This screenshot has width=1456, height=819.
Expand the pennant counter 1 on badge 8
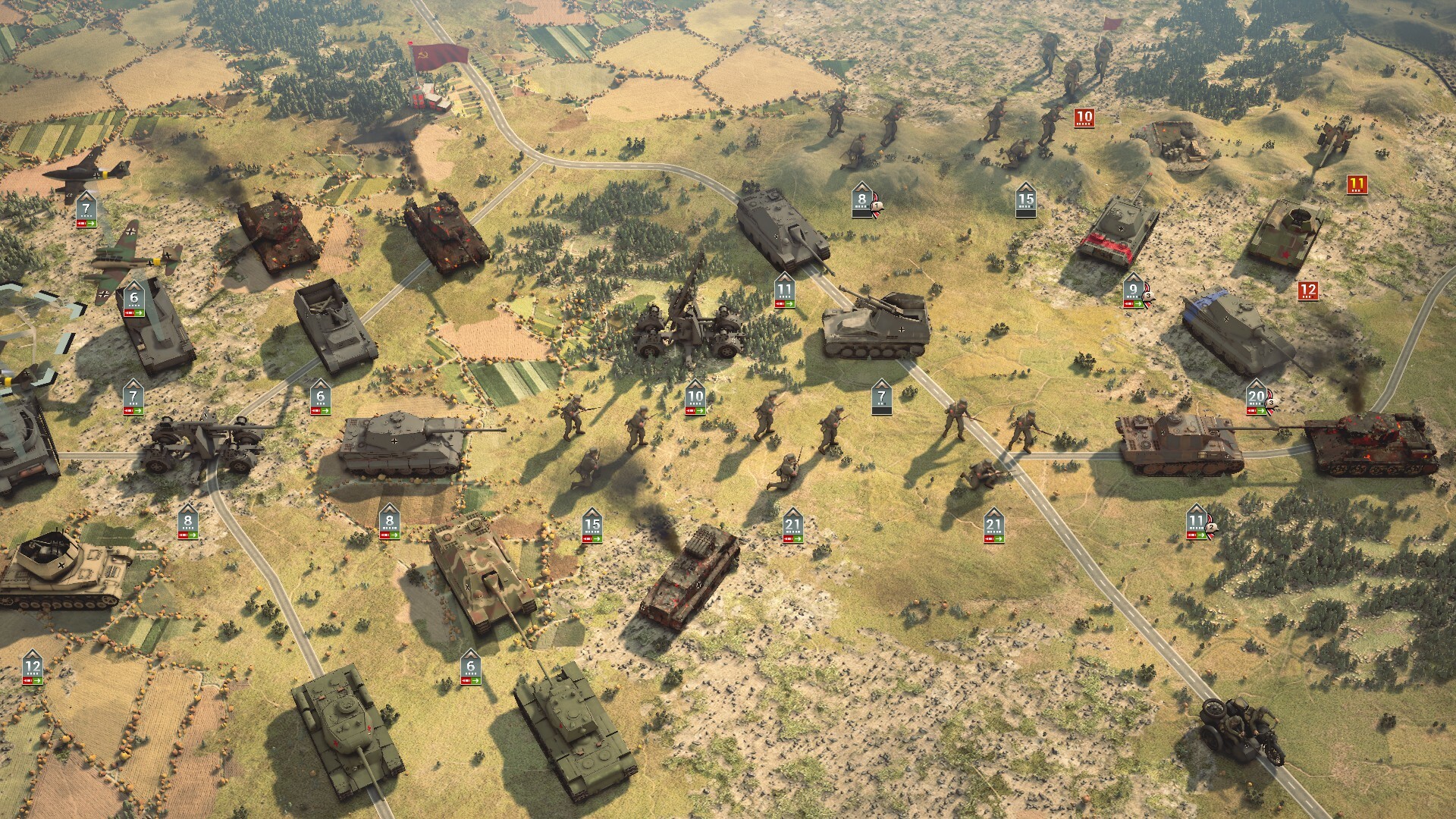(x=876, y=205)
